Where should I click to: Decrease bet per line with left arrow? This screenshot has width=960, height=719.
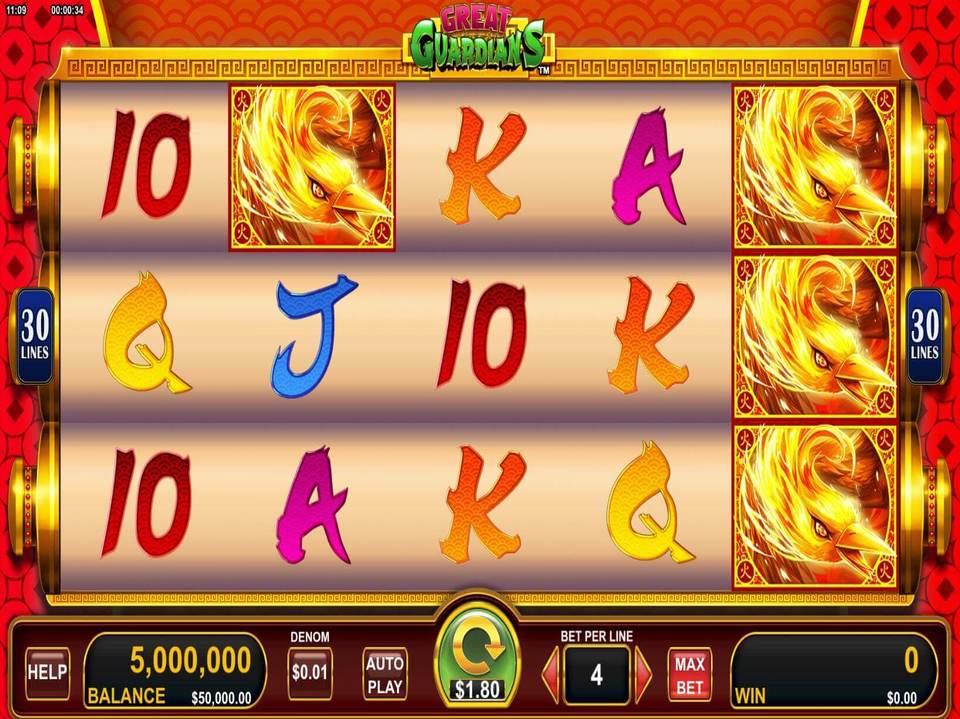coord(550,675)
